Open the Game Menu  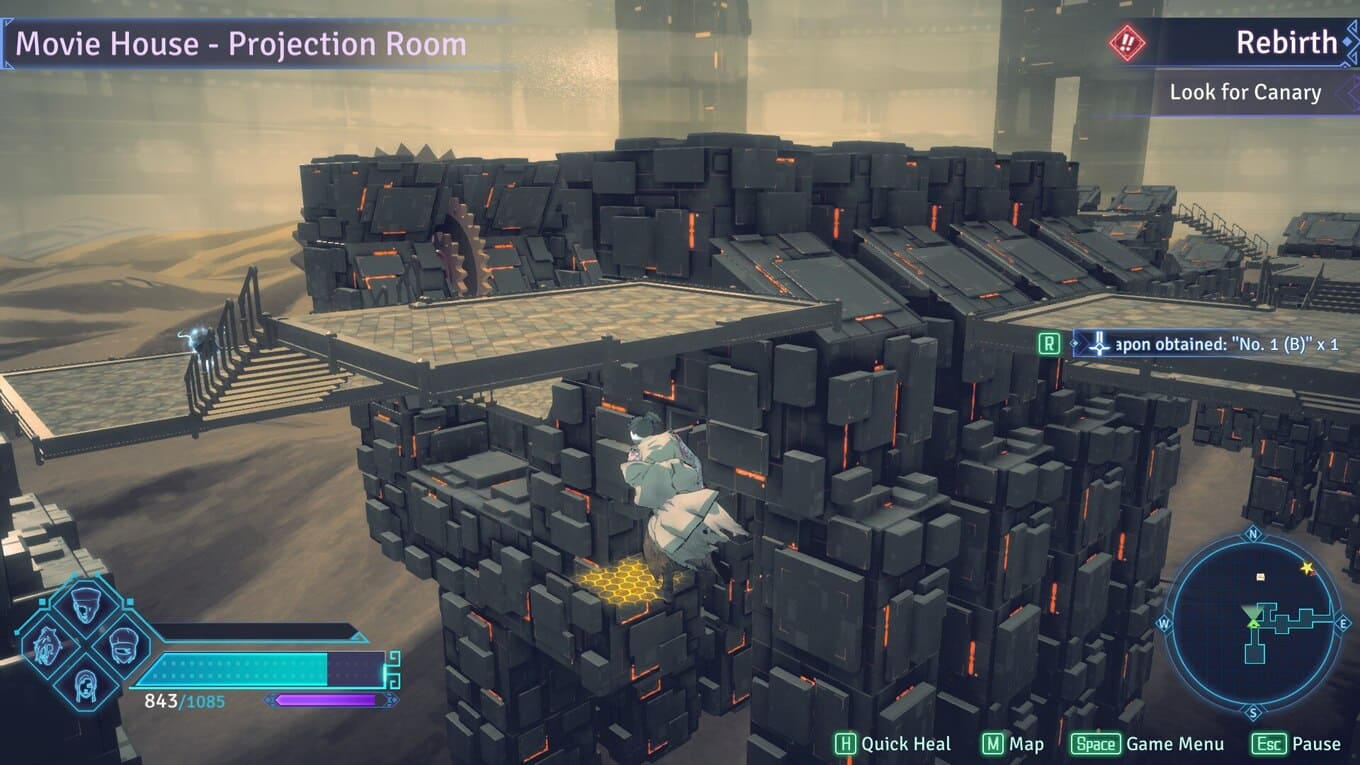pyautogui.click(x=1147, y=744)
